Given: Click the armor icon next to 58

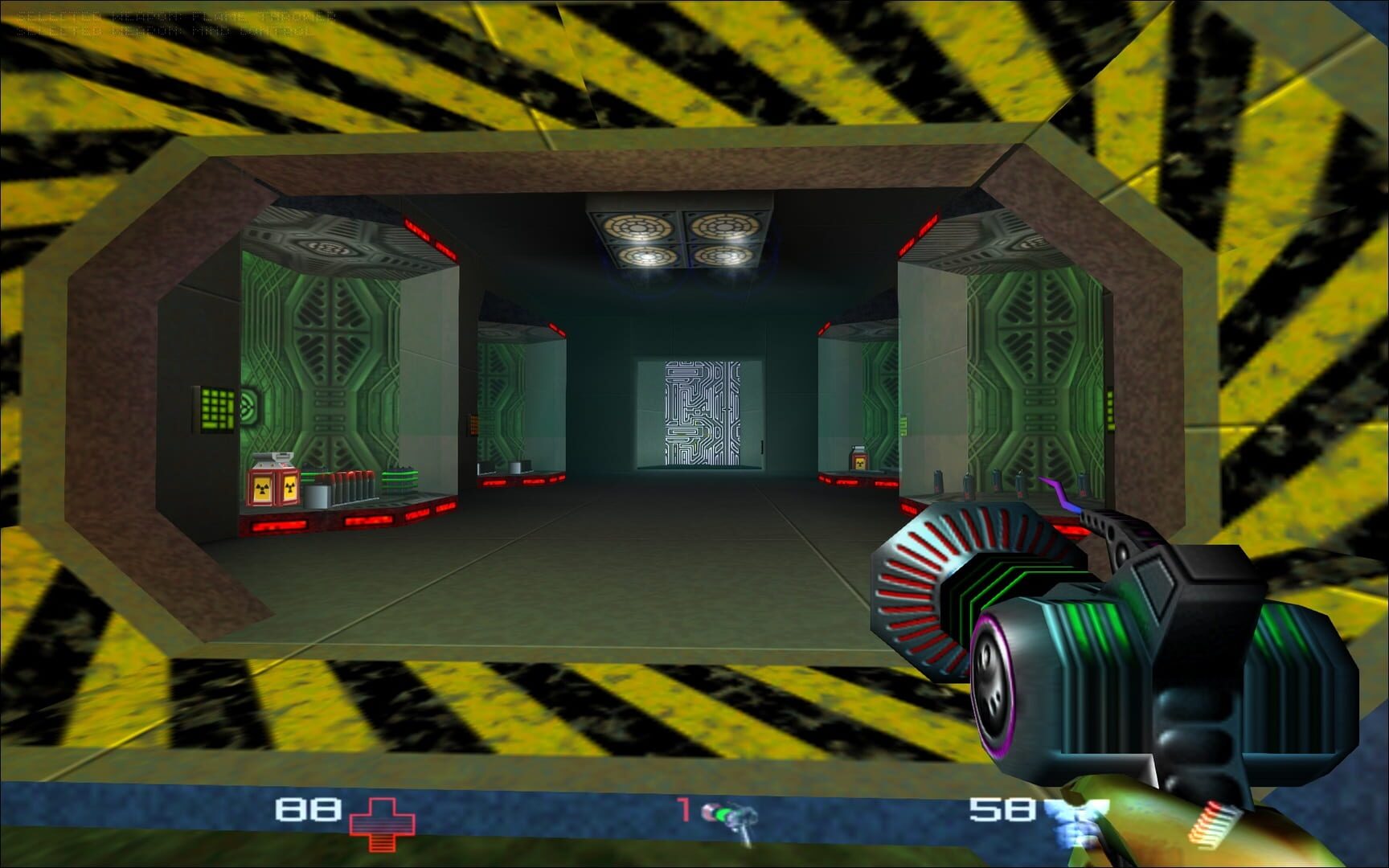Looking at the screenshot, I should 1074,817.
